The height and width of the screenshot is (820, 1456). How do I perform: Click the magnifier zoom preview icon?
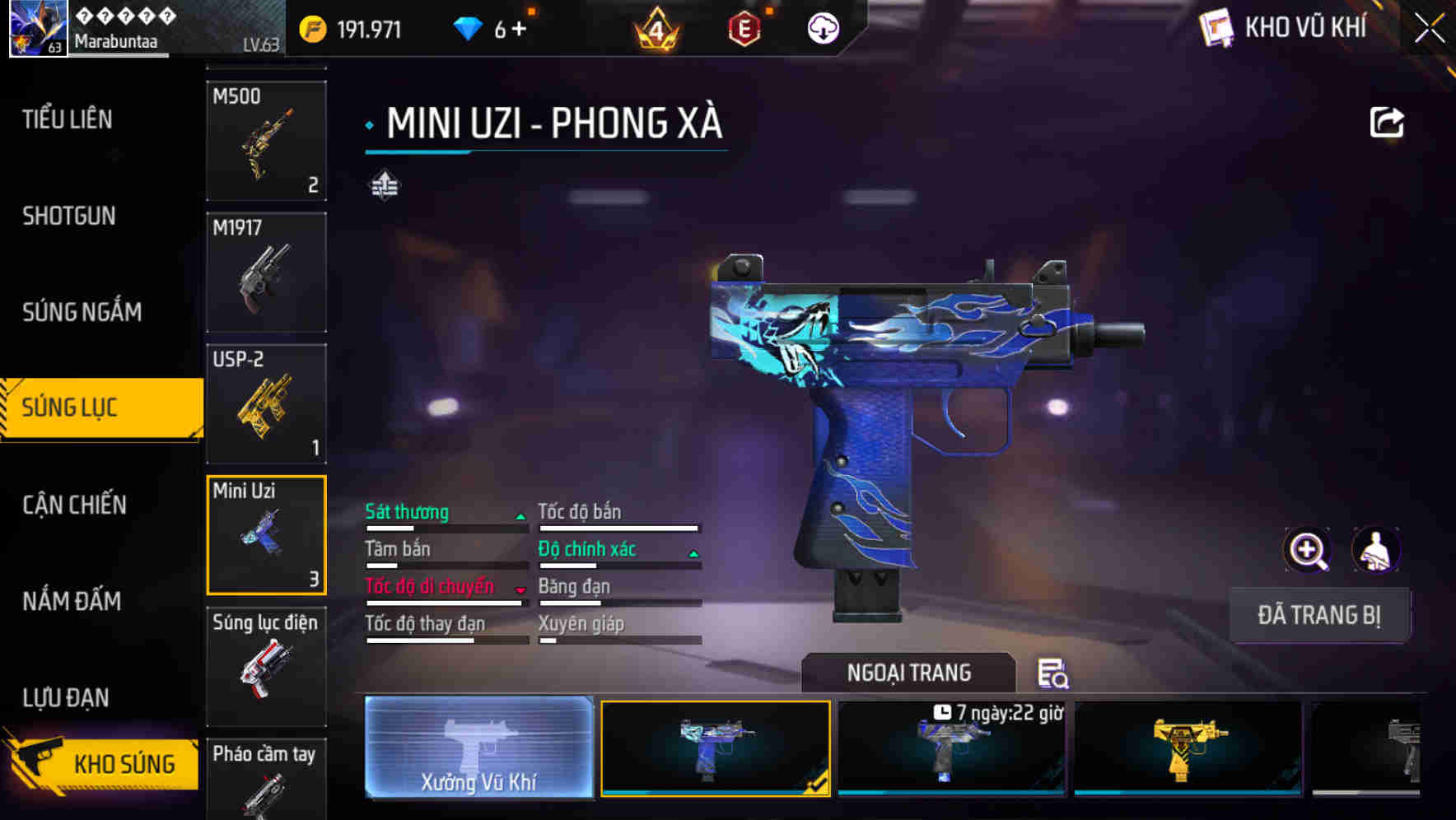point(1309,550)
